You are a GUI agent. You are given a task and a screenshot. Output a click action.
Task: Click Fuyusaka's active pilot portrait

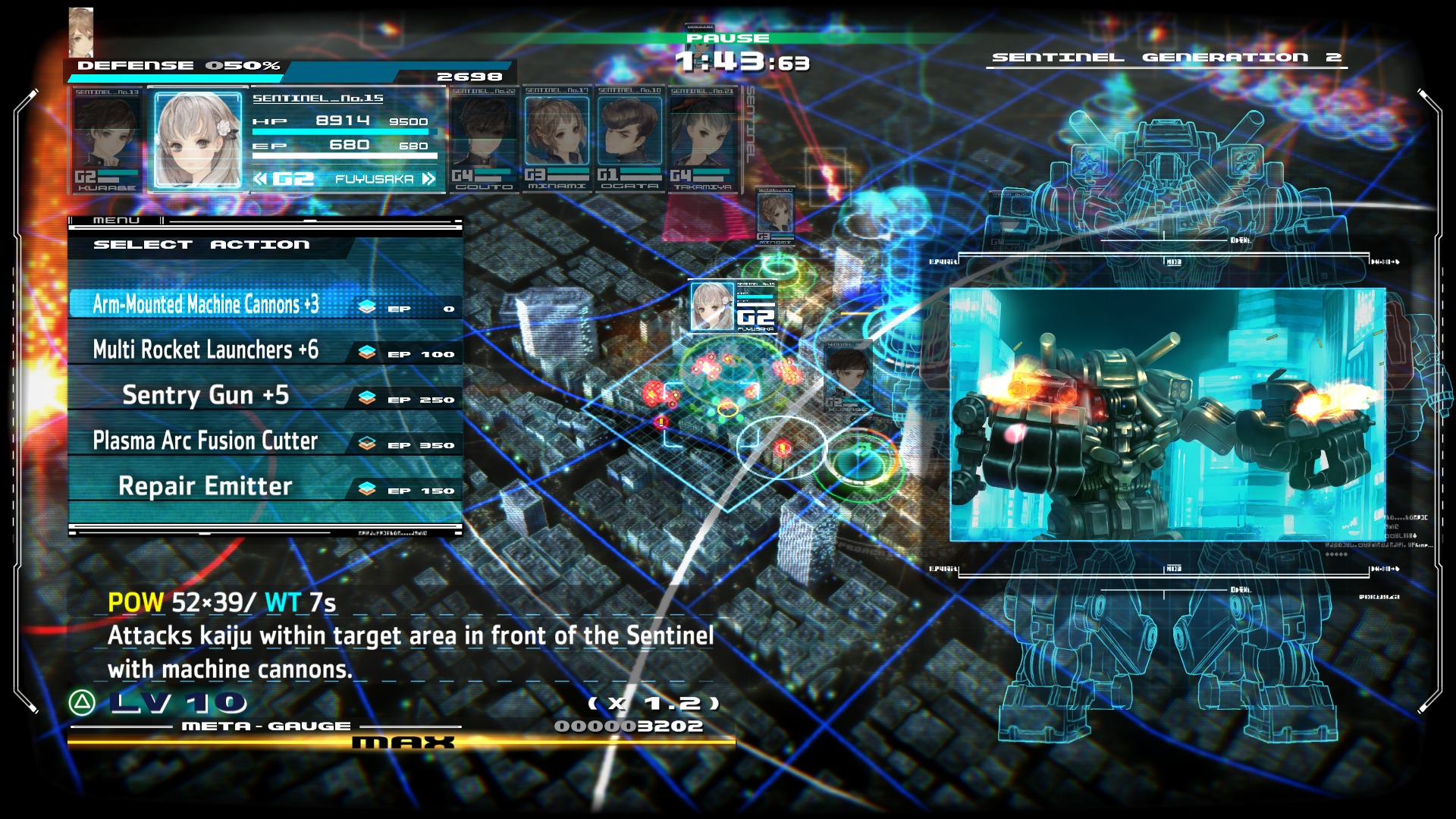[197, 140]
